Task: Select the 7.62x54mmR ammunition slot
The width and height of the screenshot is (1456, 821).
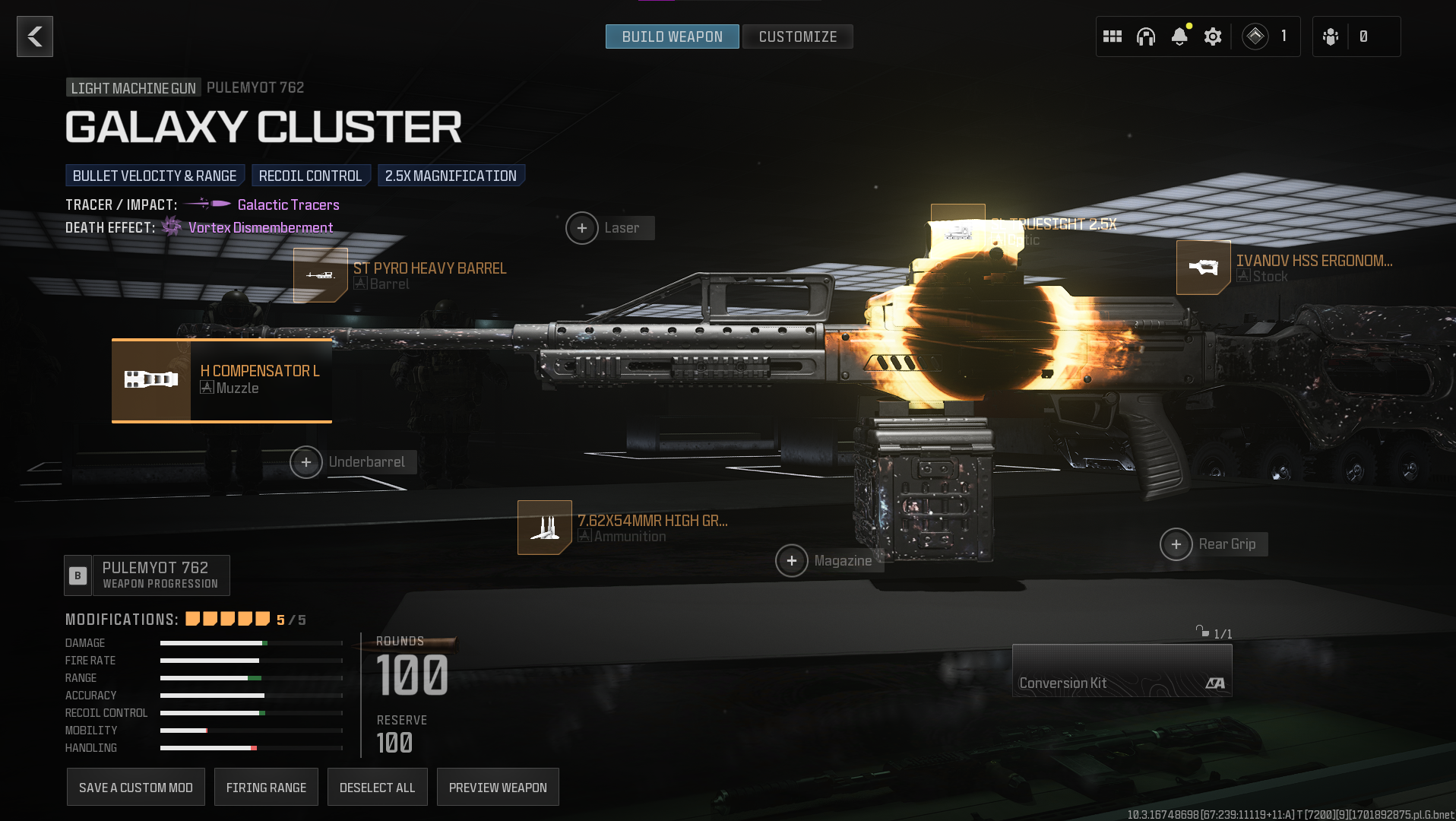Action: tap(545, 528)
